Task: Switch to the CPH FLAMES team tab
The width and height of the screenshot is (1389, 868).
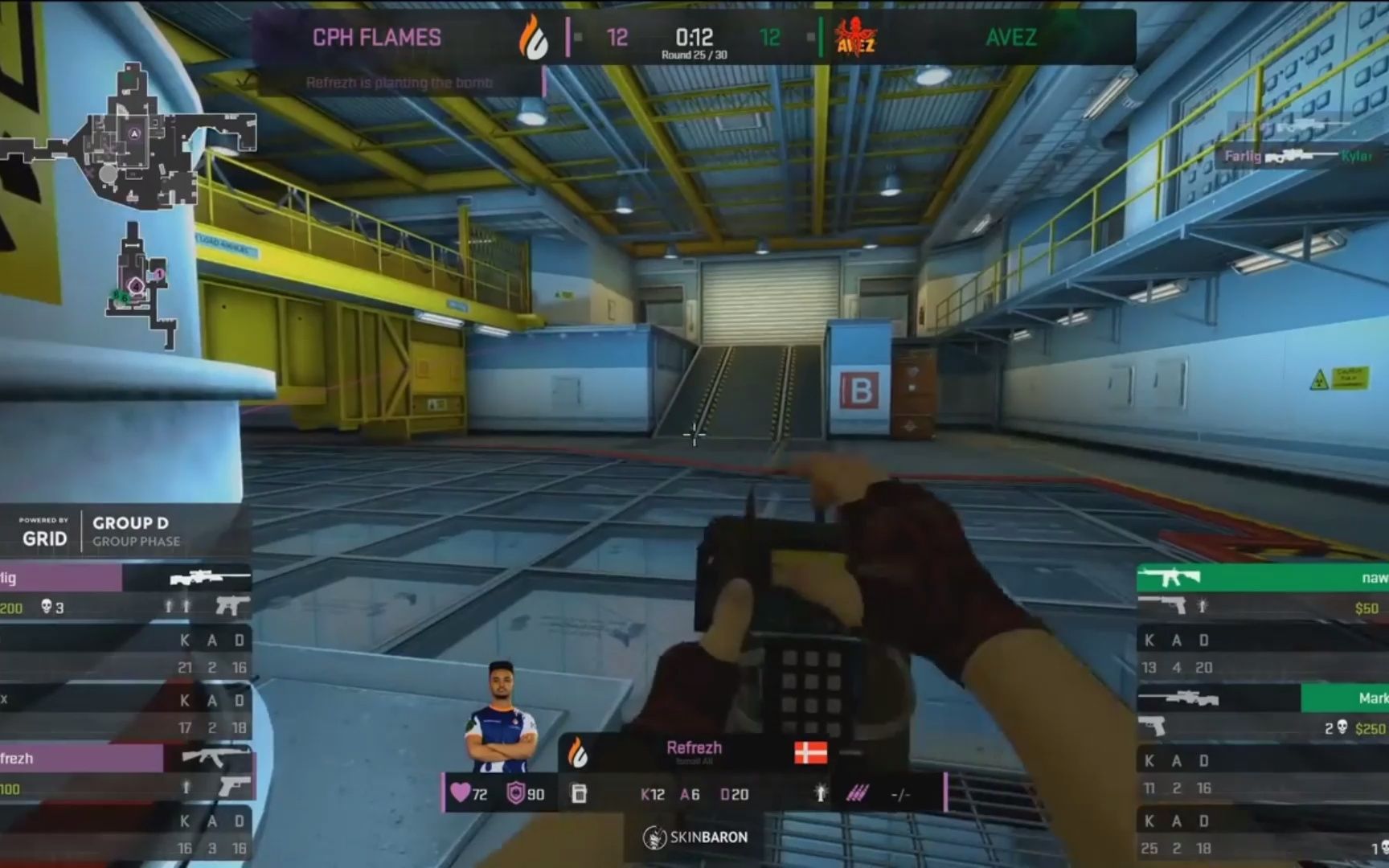Action: point(375,38)
